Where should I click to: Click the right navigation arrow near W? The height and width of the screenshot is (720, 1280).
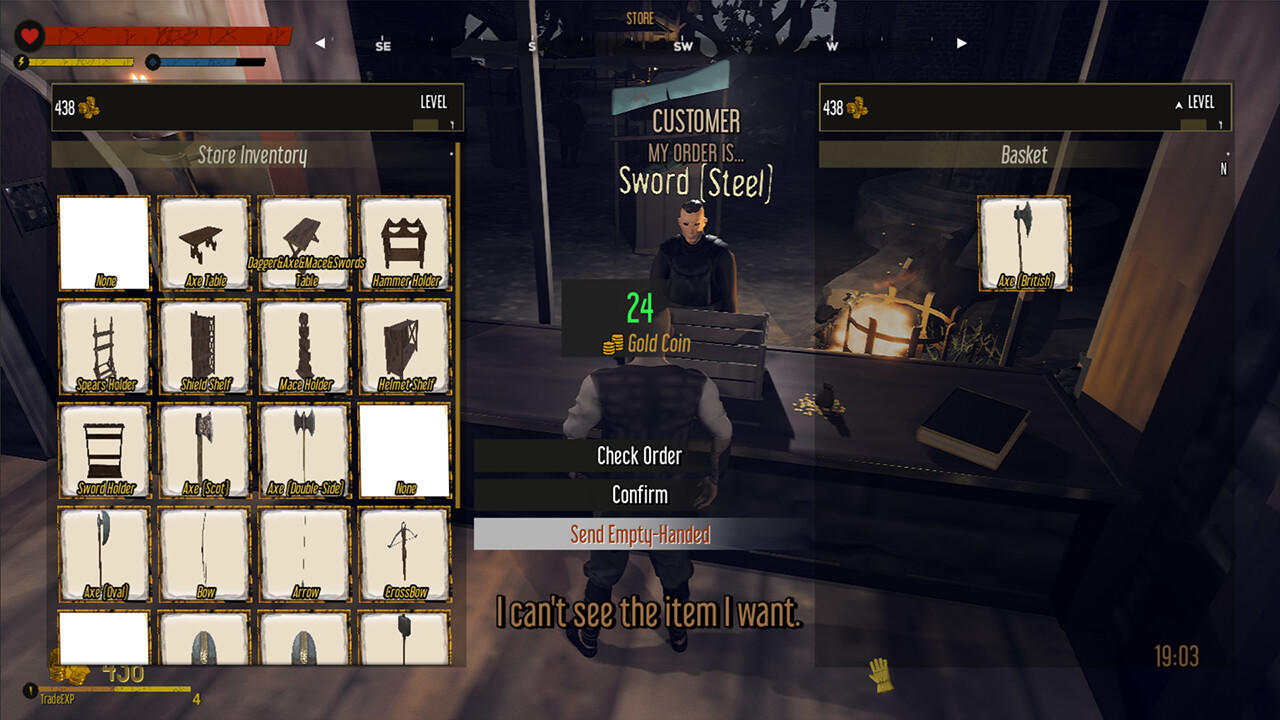coord(960,43)
